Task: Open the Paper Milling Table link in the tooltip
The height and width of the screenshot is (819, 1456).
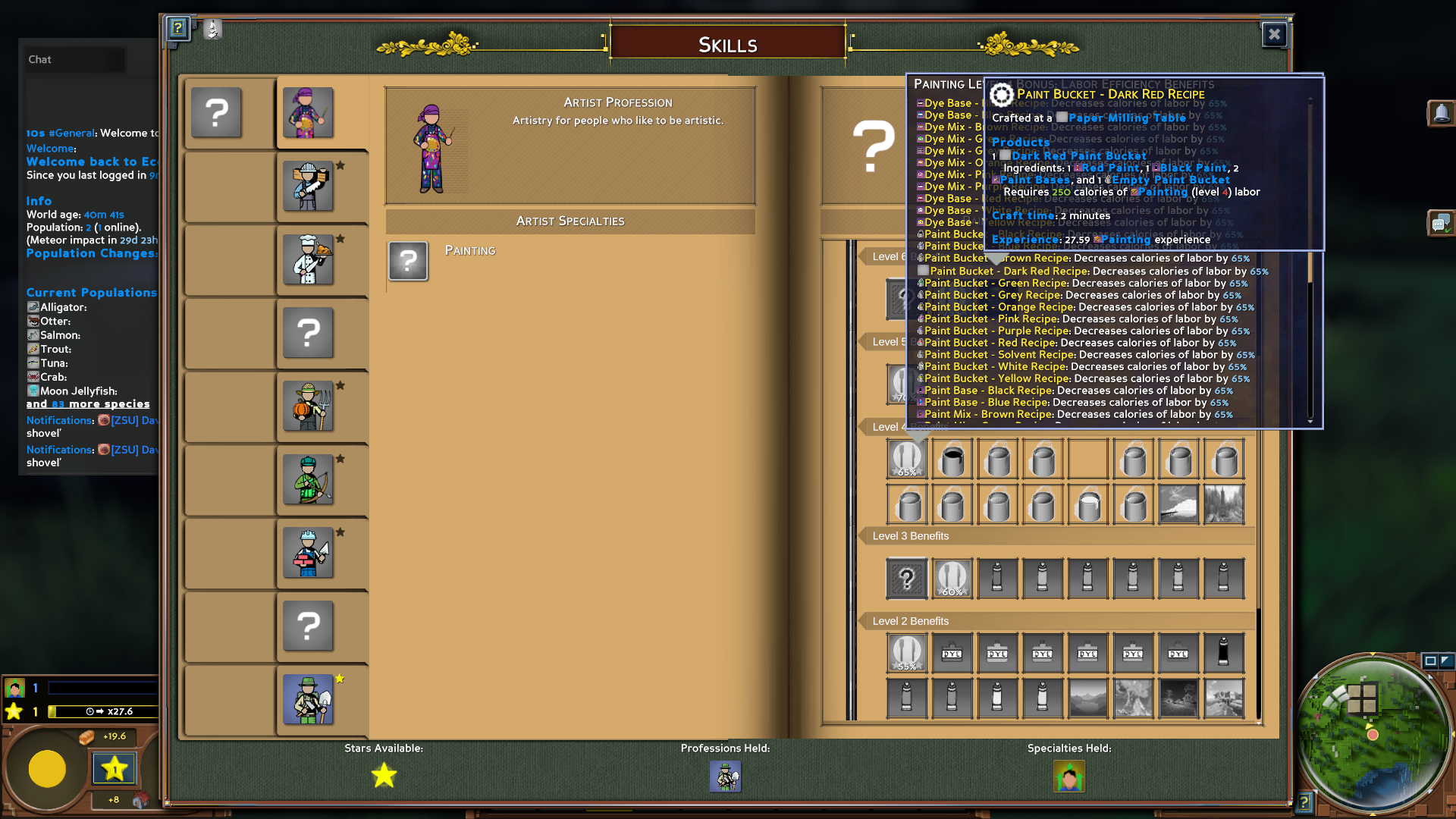Action: tap(1125, 118)
